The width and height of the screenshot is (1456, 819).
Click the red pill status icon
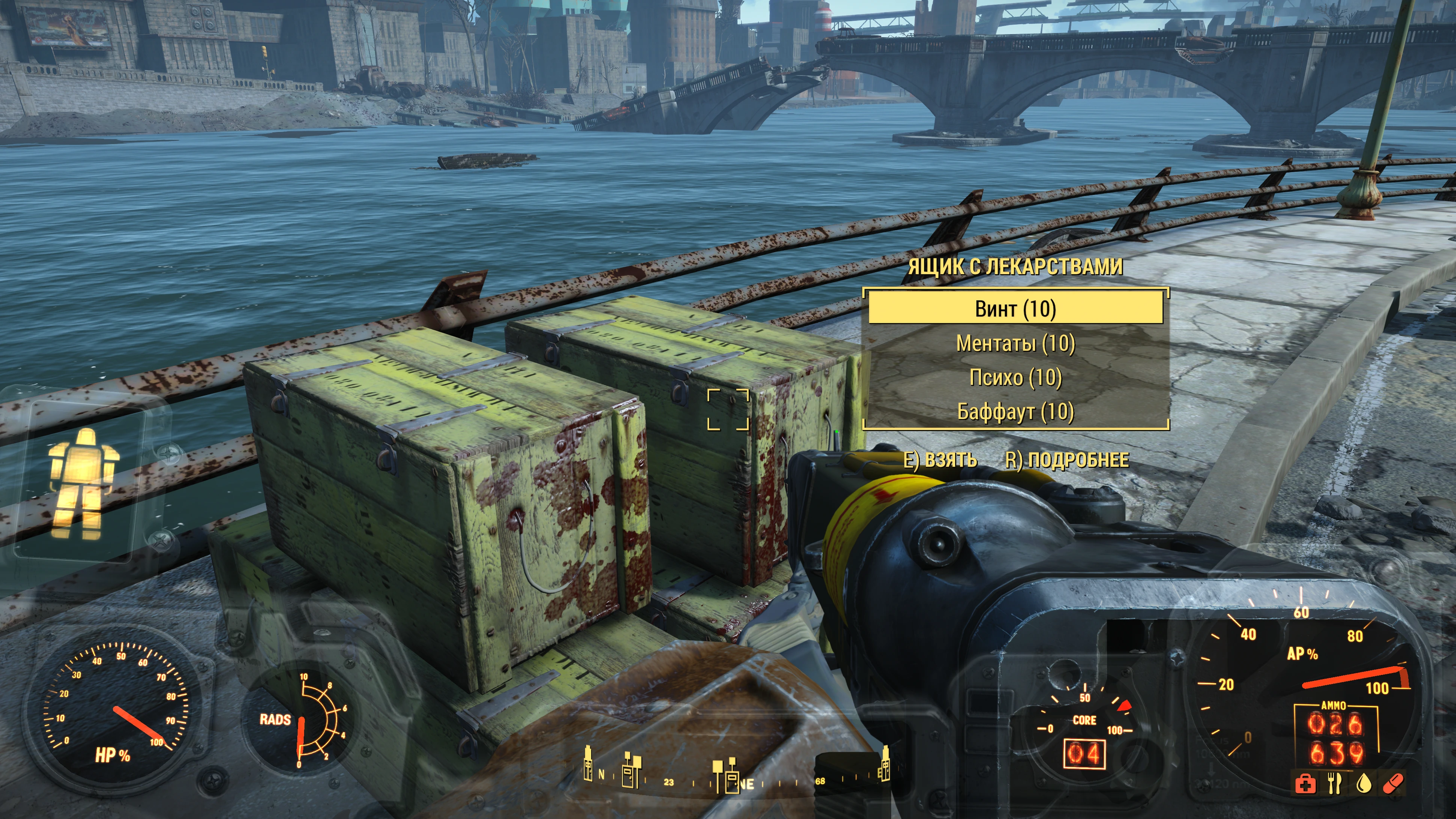[1393, 784]
